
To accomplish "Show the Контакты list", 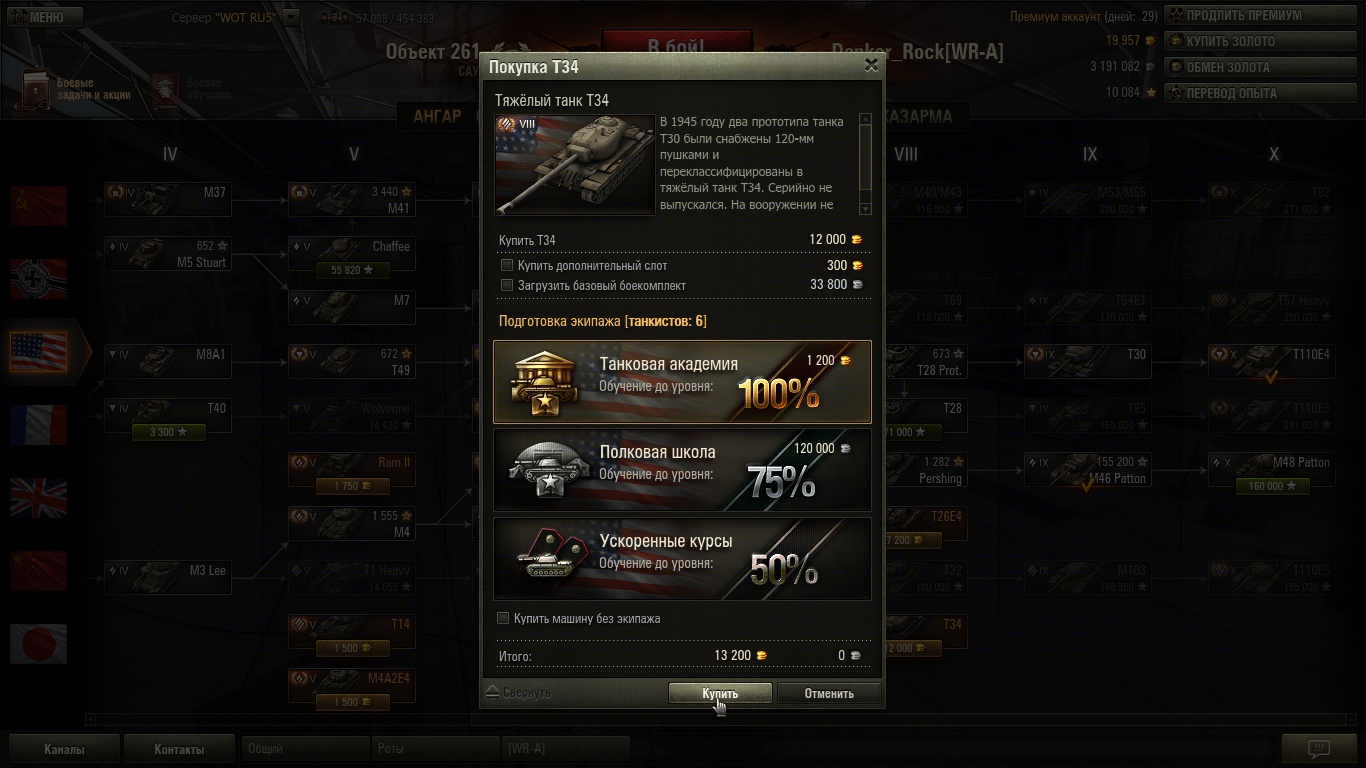I will coord(179,749).
